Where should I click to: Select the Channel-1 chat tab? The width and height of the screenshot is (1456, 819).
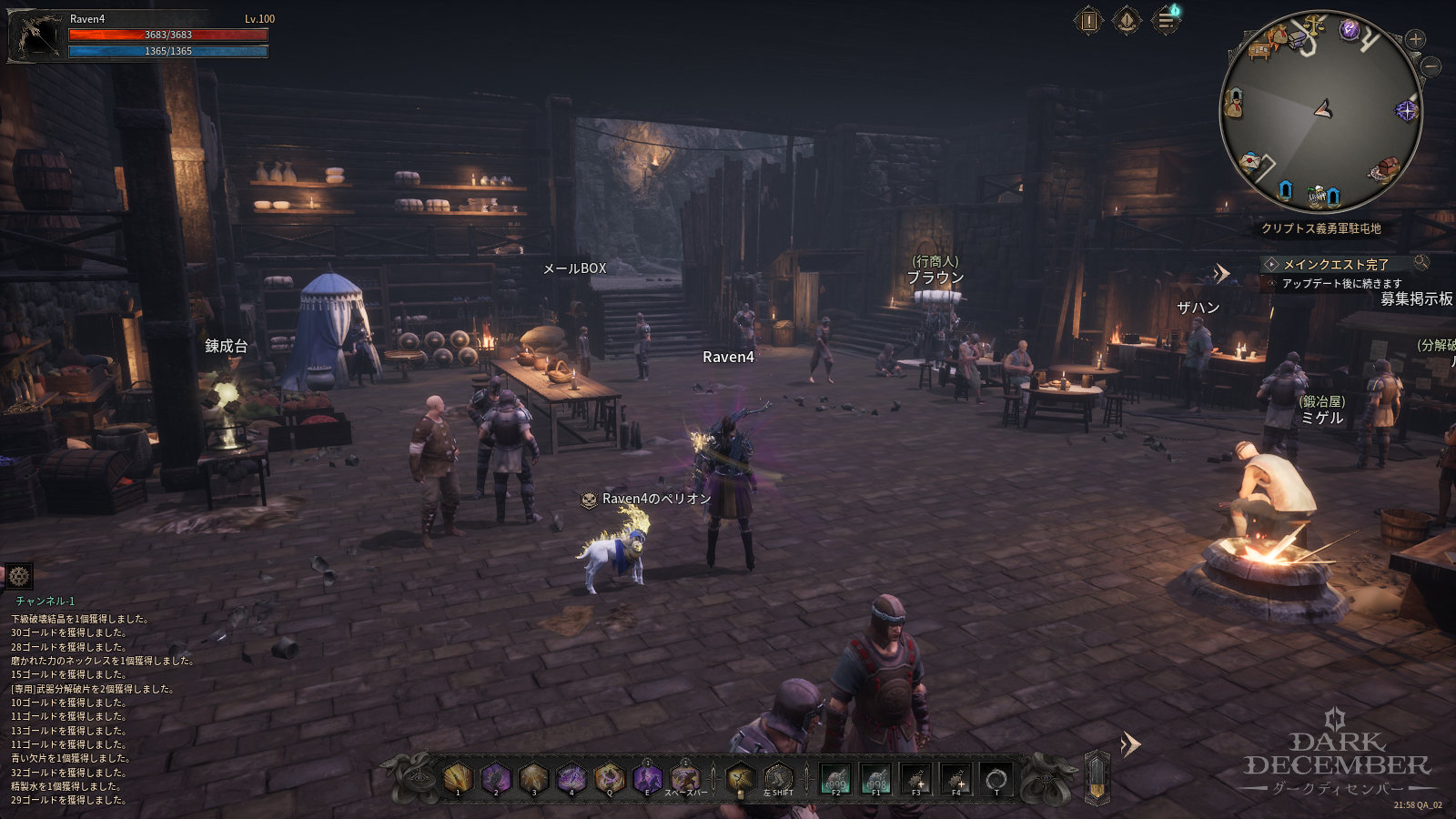point(45,602)
